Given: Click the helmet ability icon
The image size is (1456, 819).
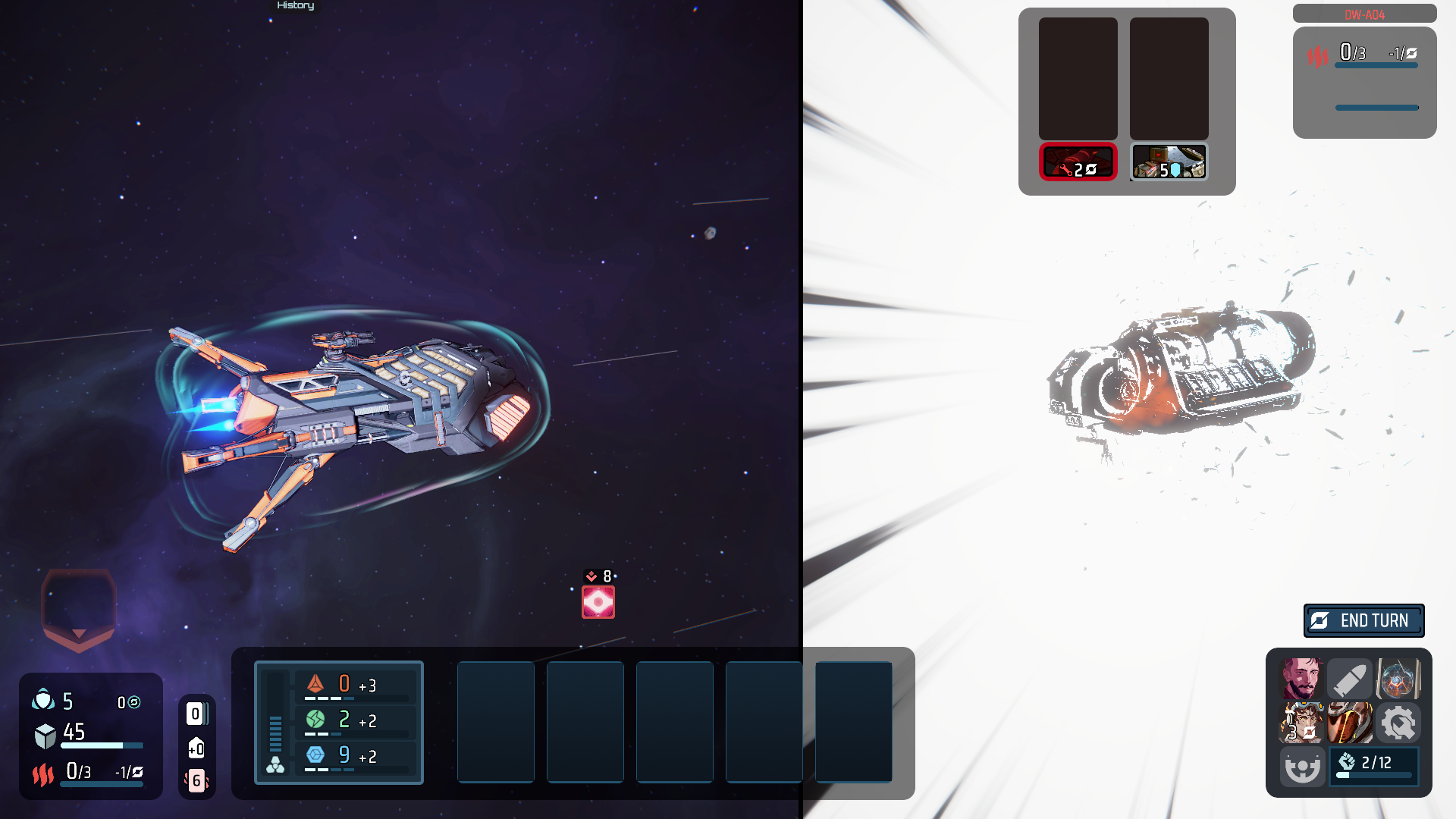Looking at the screenshot, I should (x=1350, y=723).
